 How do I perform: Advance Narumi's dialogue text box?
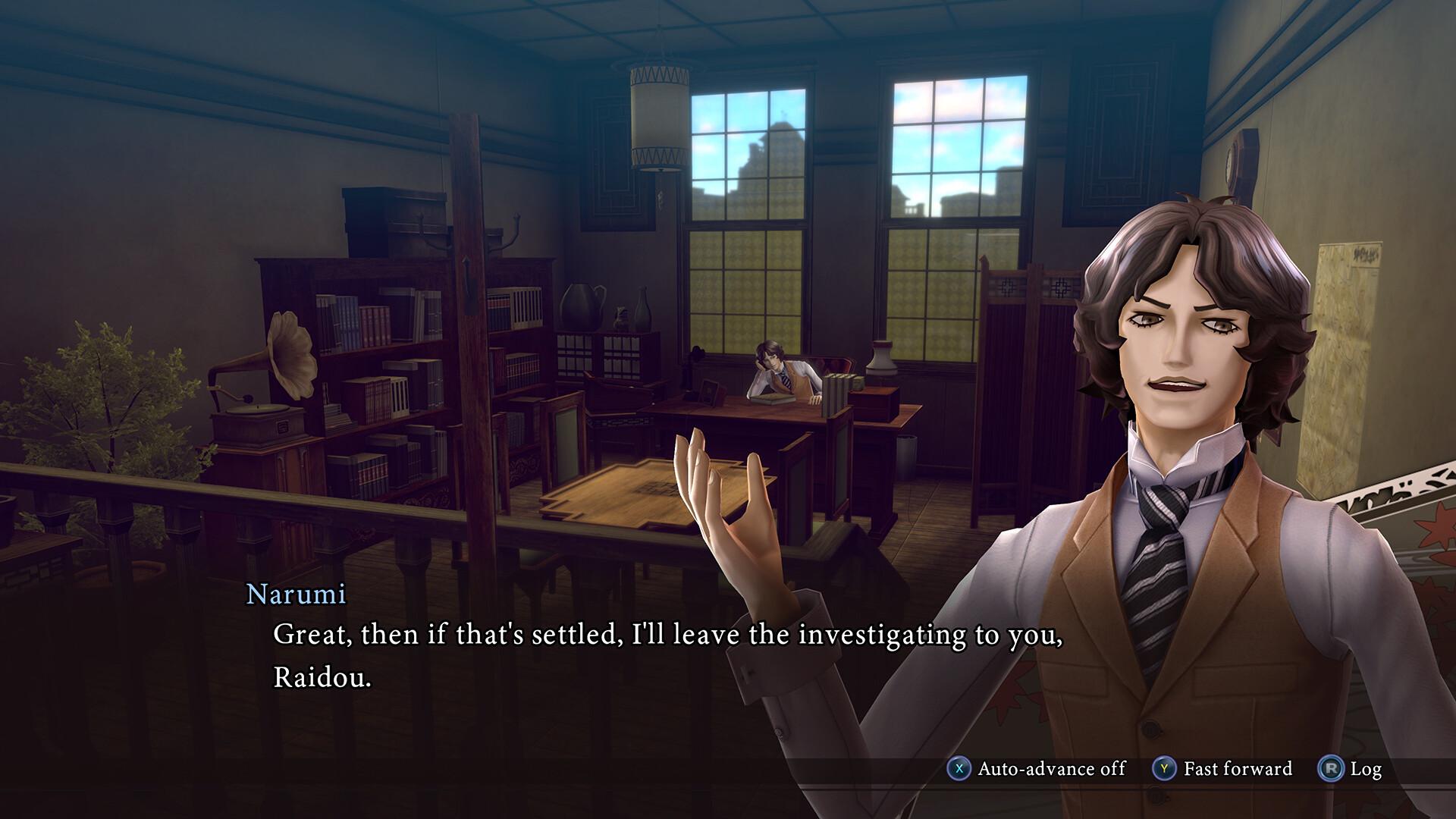[667, 655]
